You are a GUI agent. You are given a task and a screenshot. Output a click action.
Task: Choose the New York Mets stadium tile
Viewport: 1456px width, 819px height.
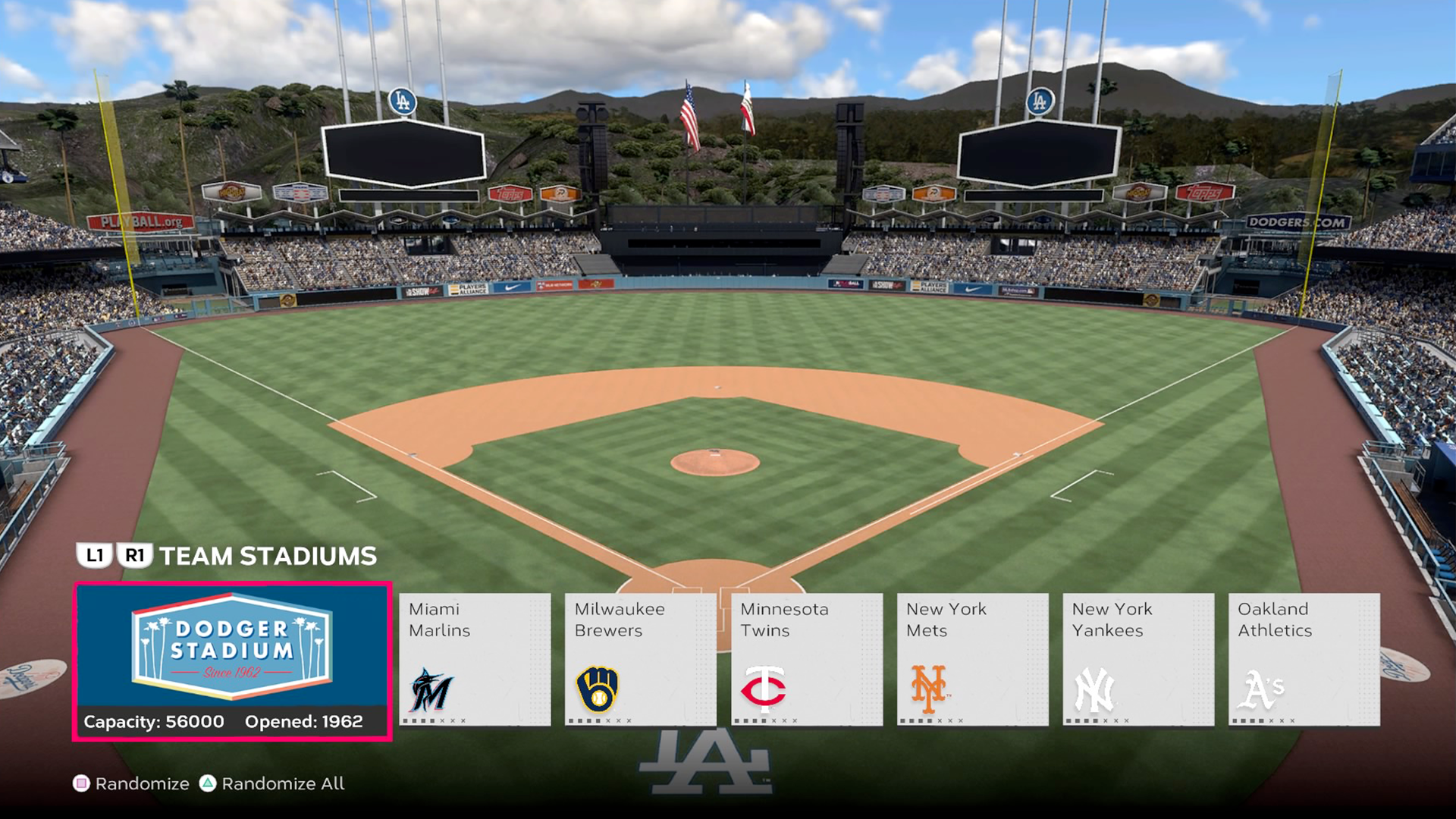click(972, 659)
